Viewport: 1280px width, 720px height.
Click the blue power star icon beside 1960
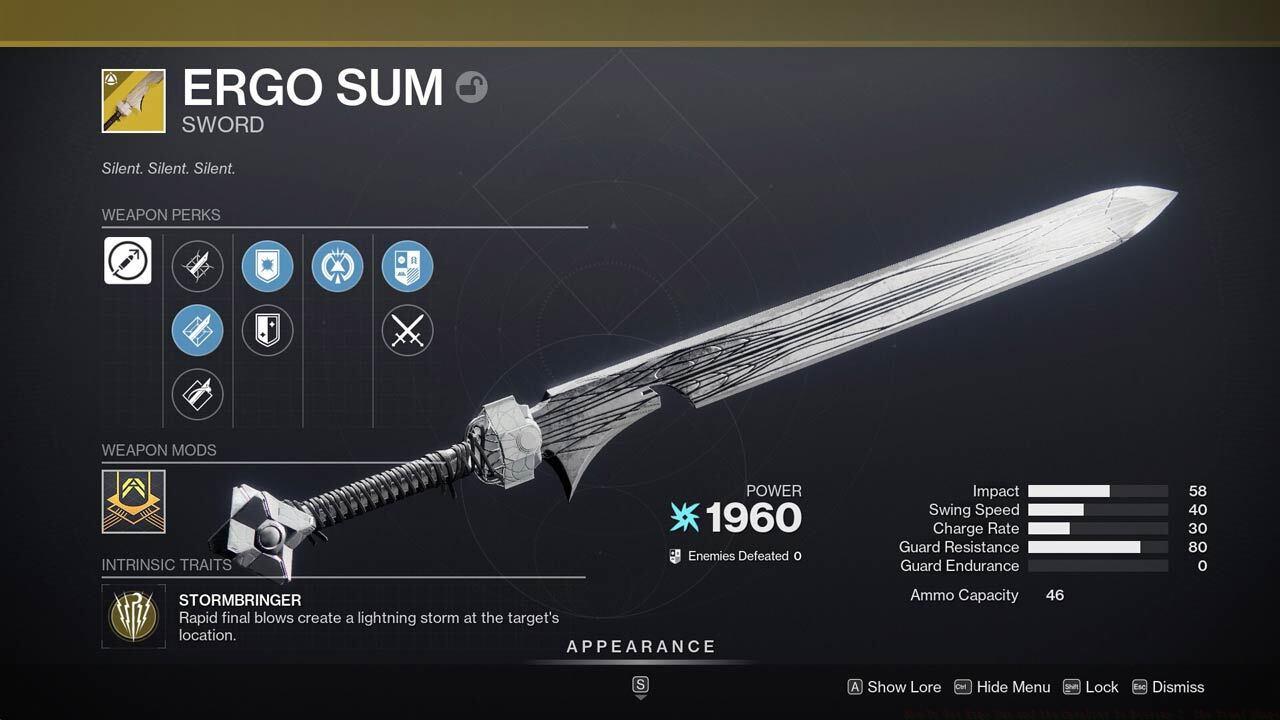click(x=684, y=518)
